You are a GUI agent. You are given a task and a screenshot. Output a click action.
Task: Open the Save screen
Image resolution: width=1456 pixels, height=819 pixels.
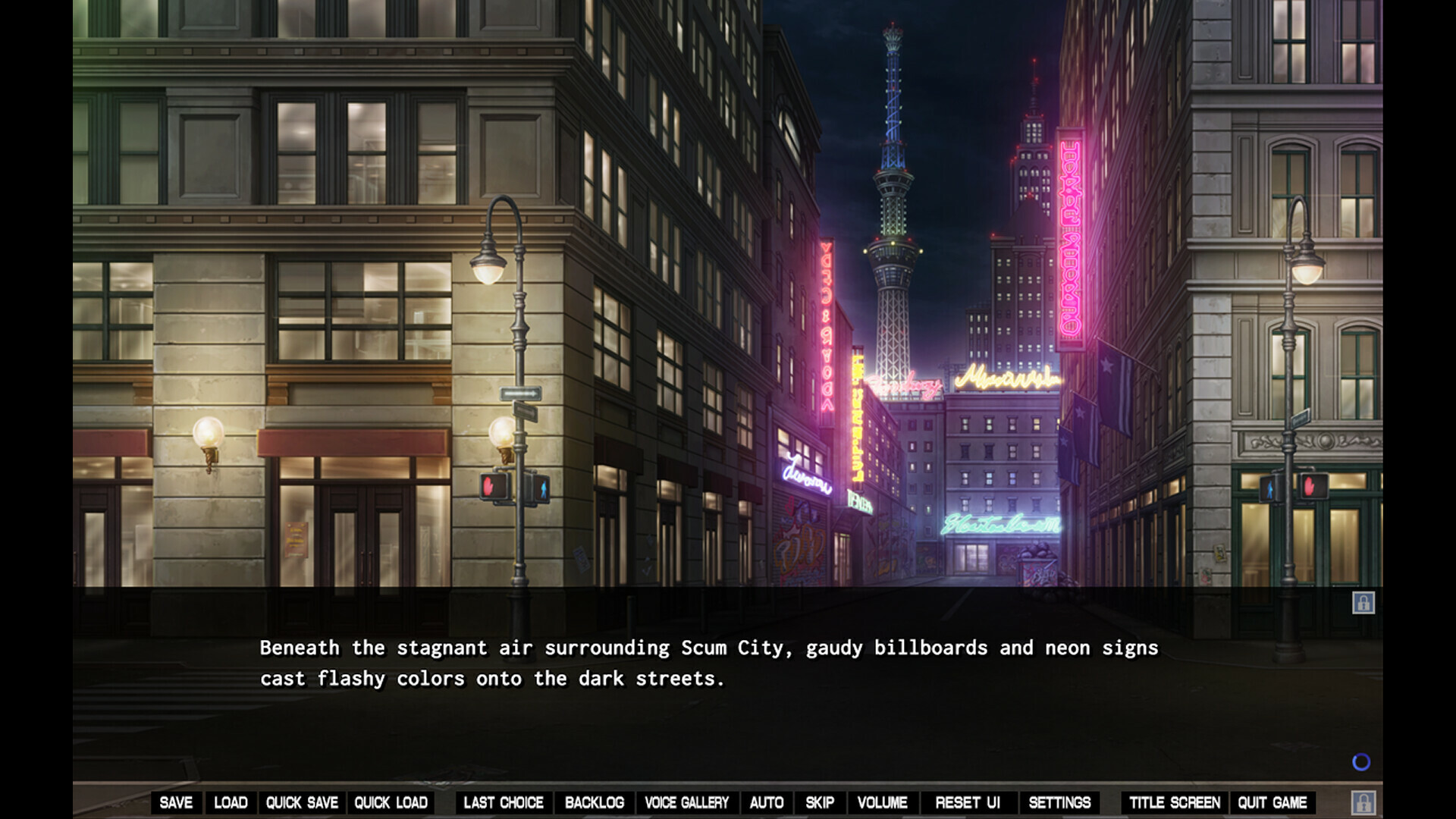[177, 802]
